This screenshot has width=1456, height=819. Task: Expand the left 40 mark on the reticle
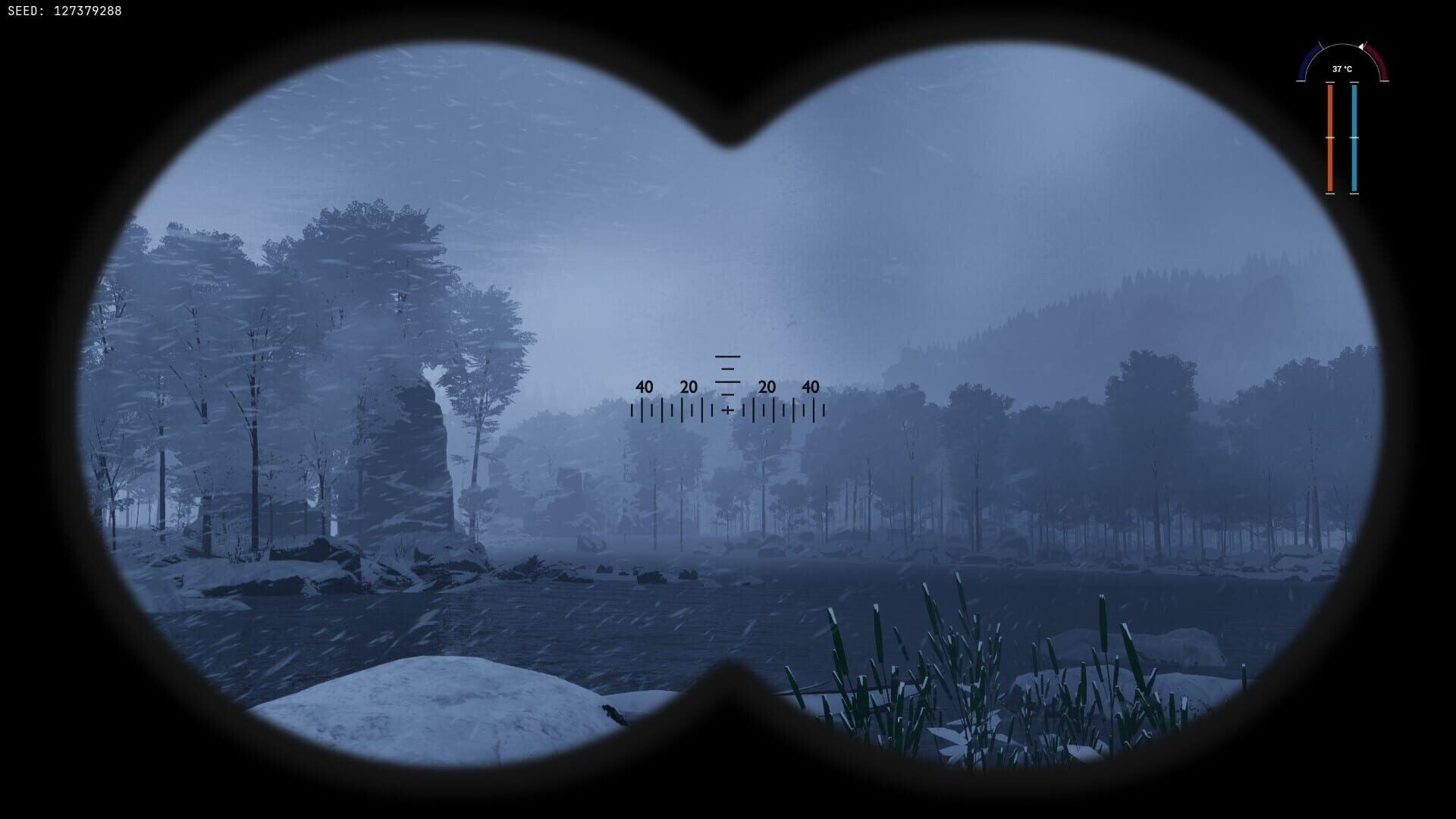[644, 388]
